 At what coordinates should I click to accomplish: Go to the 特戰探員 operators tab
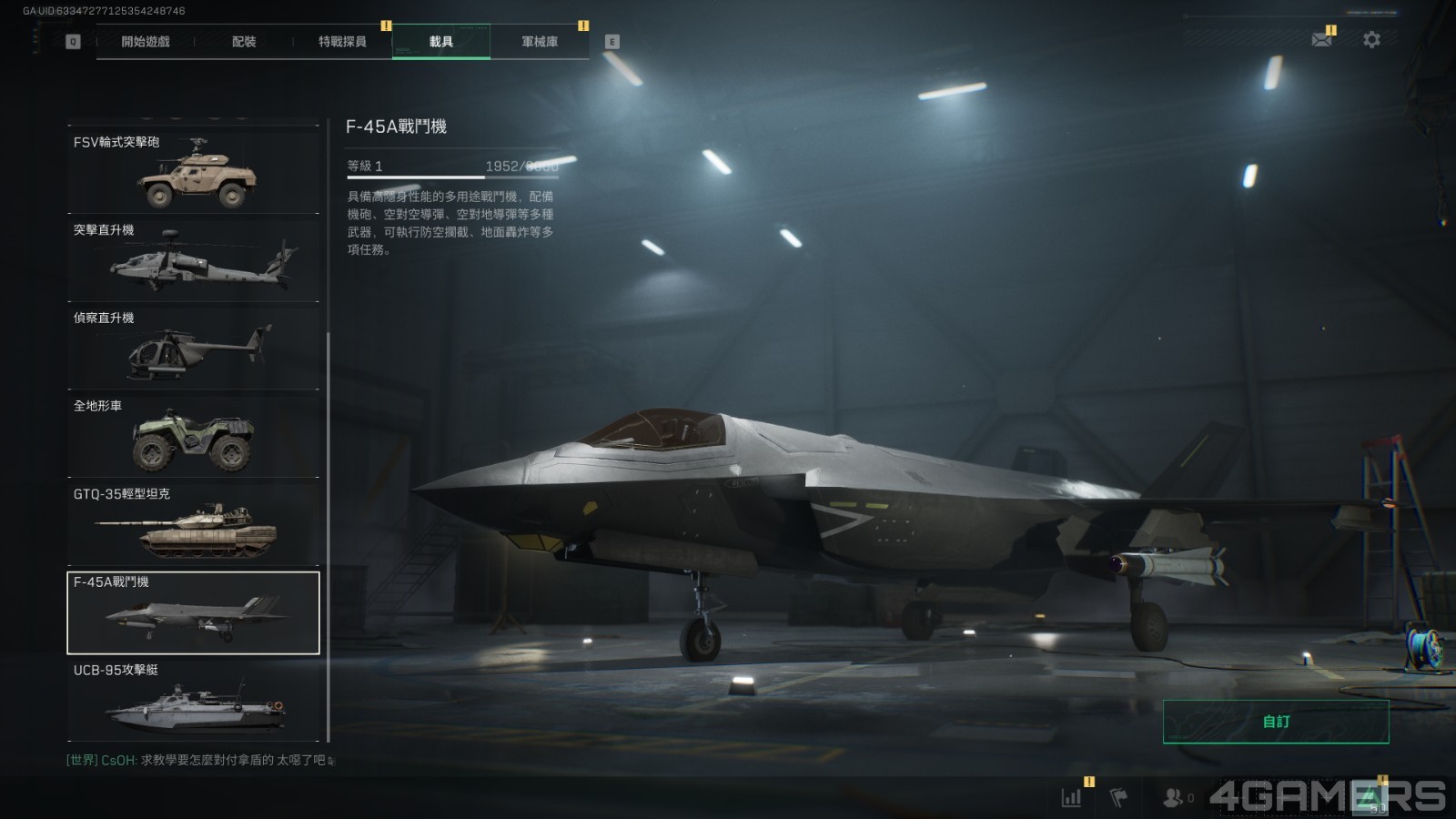click(342, 42)
